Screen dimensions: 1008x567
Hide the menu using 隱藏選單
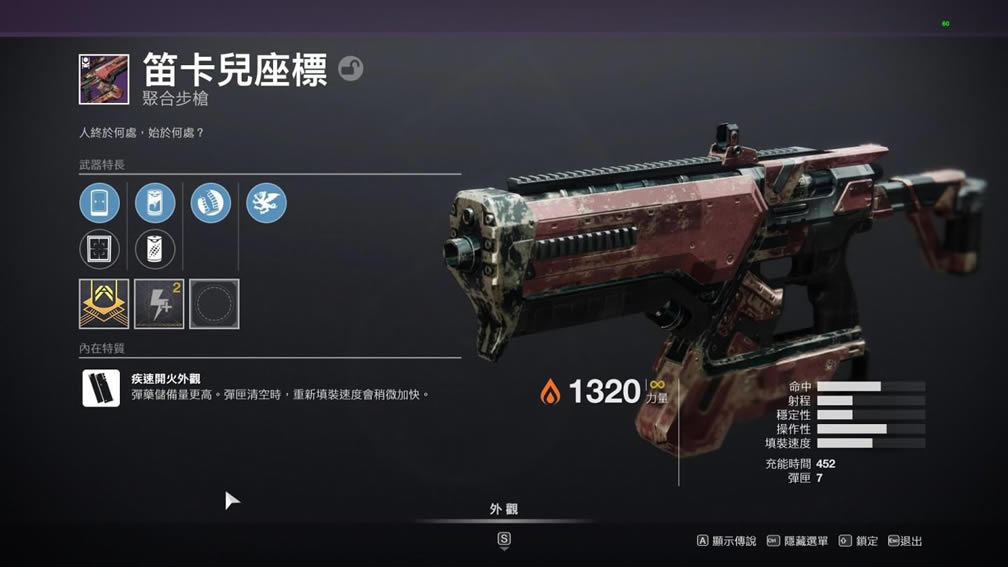[x=798, y=541]
